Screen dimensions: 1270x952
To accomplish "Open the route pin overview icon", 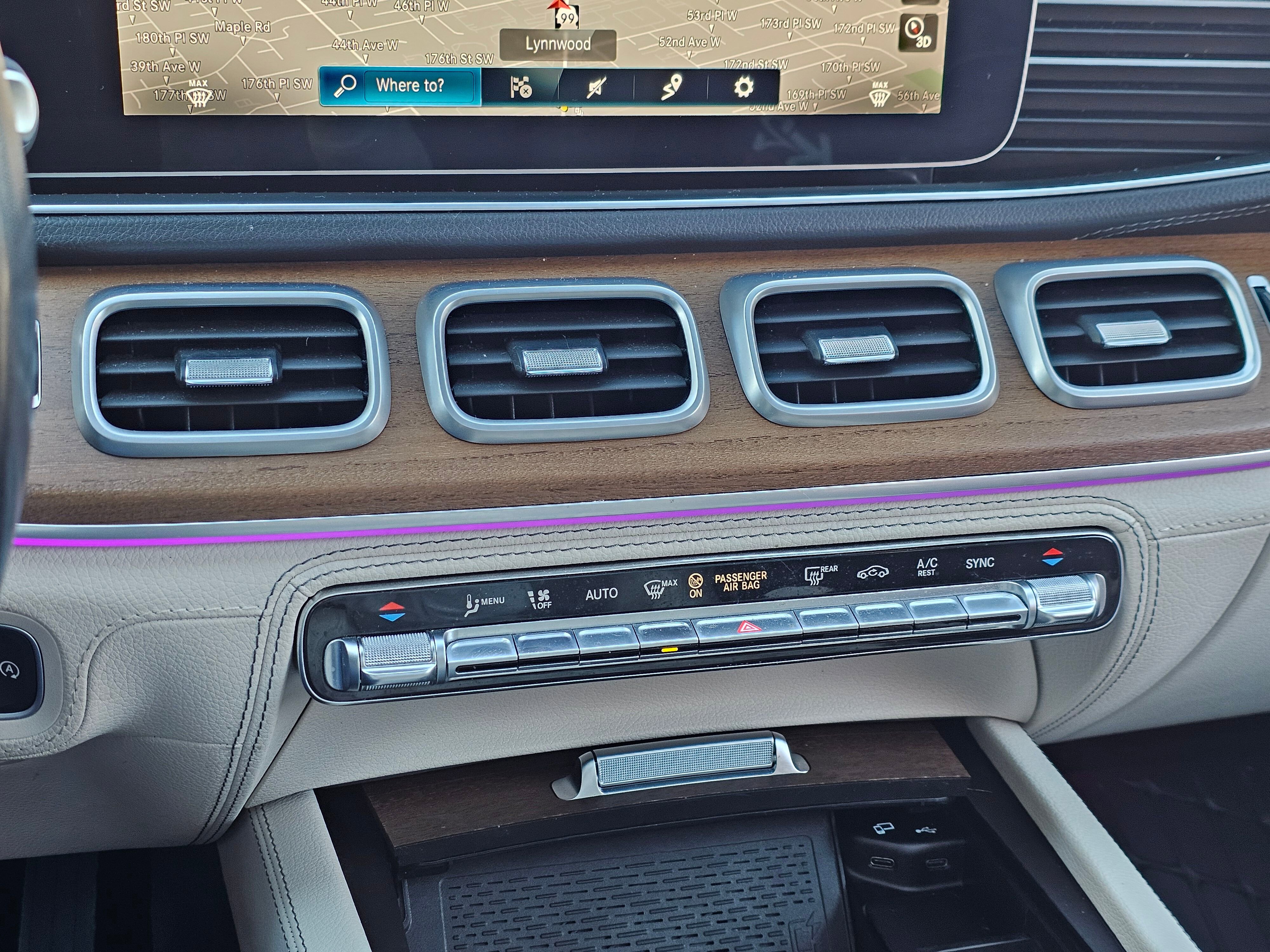I will pyautogui.click(x=671, y=87).
